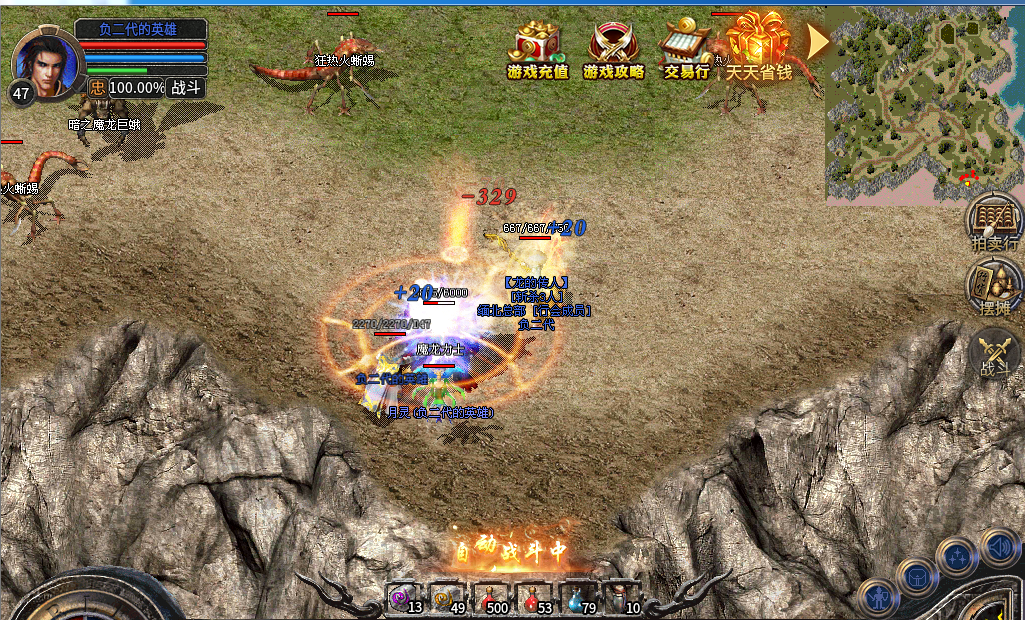Viewport: 1025px width, 620px height.
Task: Open the 摆摊 stall button
Action: click(994, 287)
